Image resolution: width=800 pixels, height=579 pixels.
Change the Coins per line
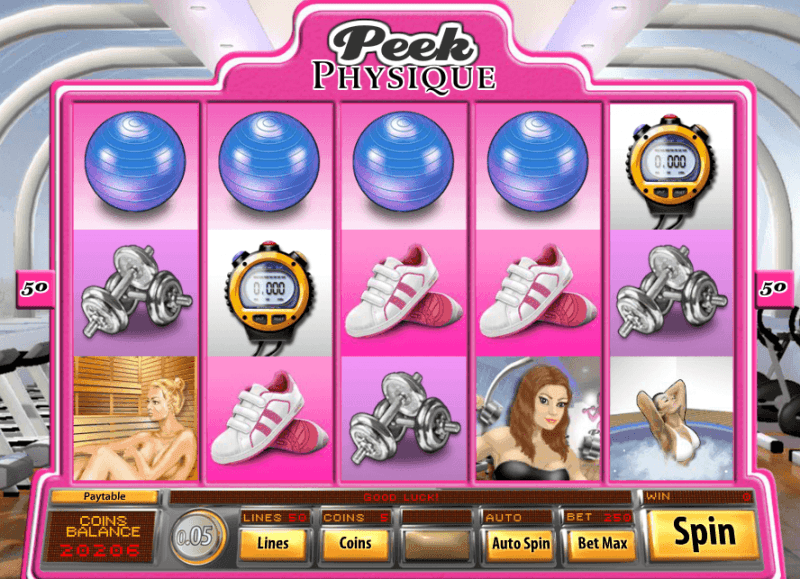point(355,543)
